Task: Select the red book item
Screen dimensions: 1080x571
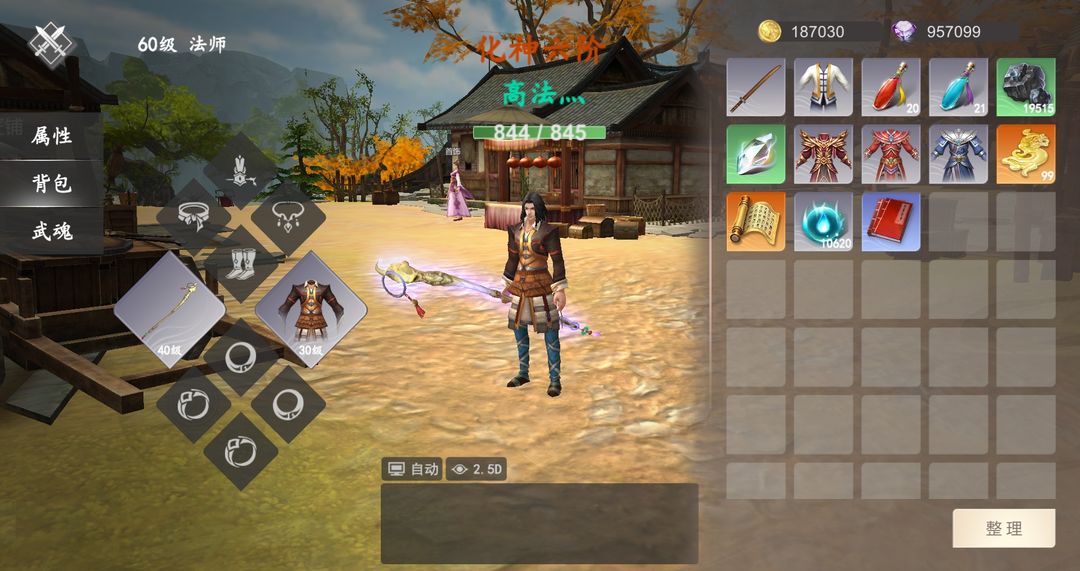Action: coord(891,221)
